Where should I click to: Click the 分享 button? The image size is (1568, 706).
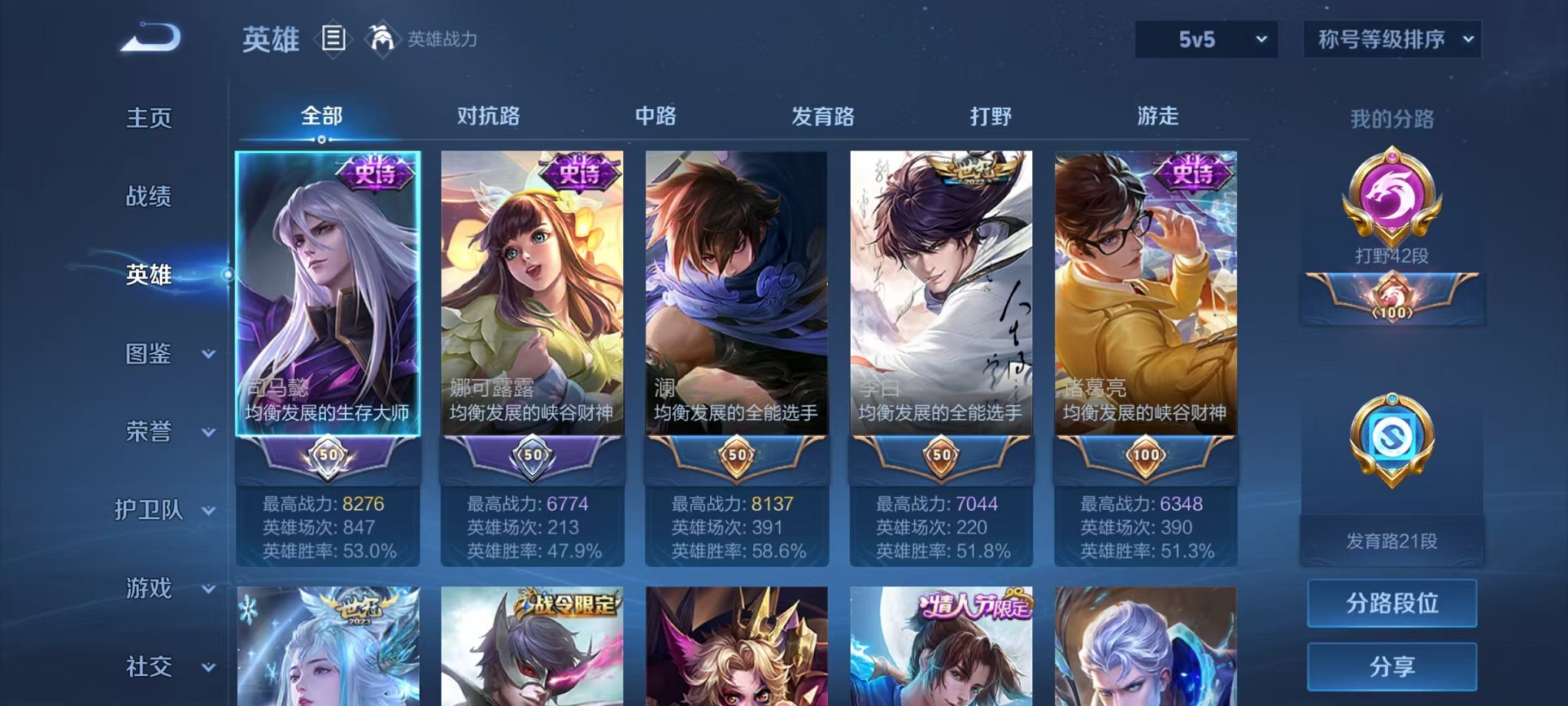(x=1392, y=666)
